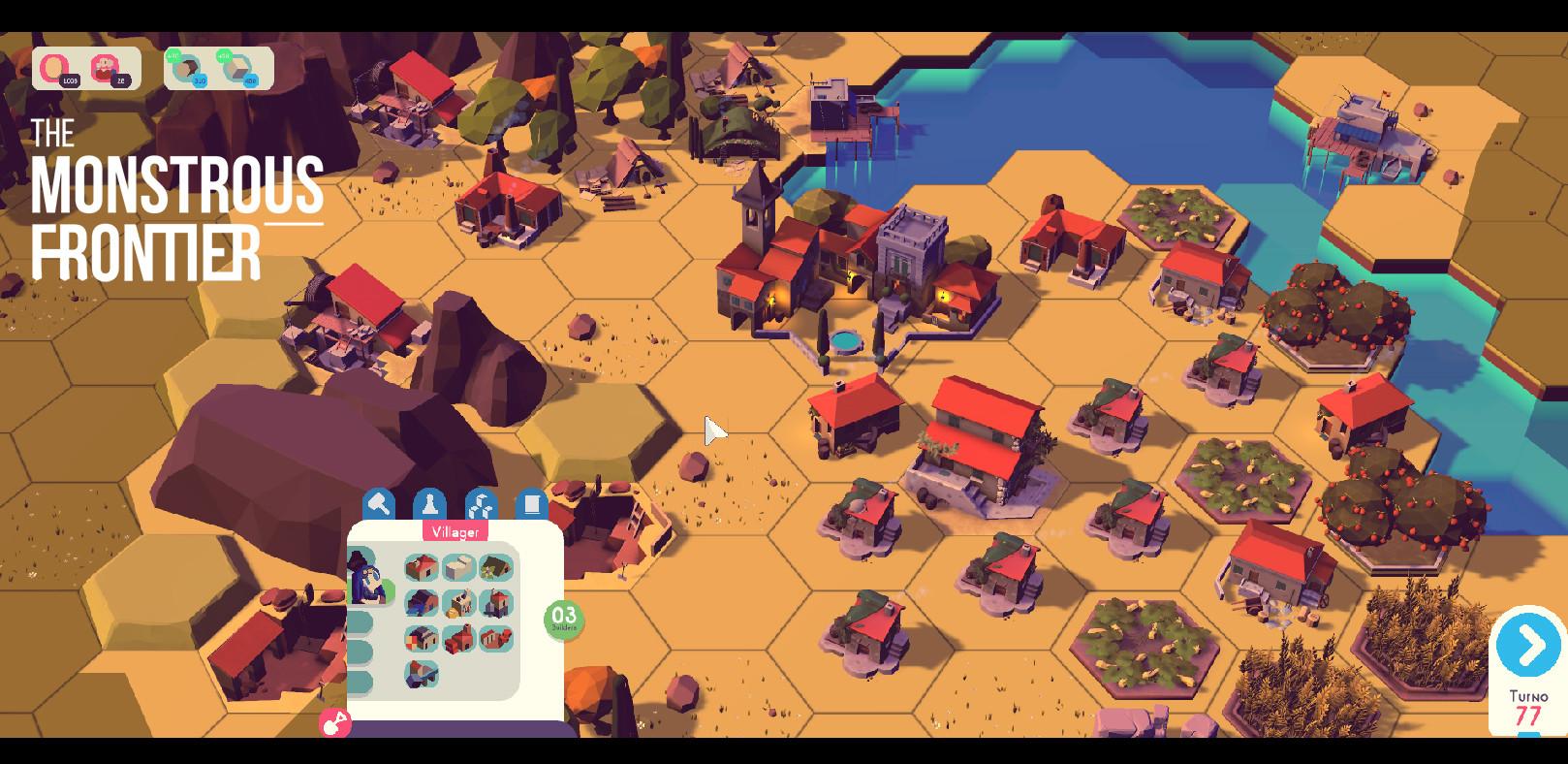
Task: Click the population resource indicator
Action: [x=104, y=66]
